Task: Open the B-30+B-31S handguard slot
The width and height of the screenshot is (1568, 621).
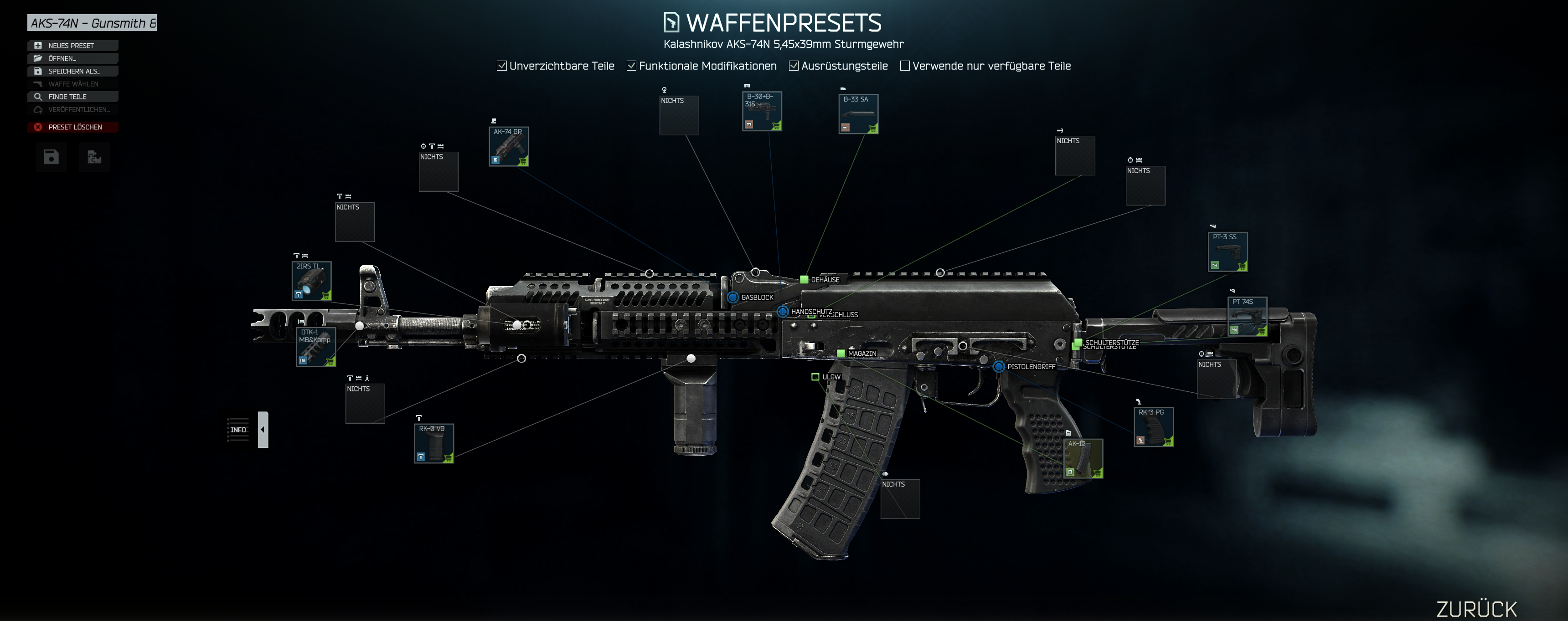Action: [762, 111]
